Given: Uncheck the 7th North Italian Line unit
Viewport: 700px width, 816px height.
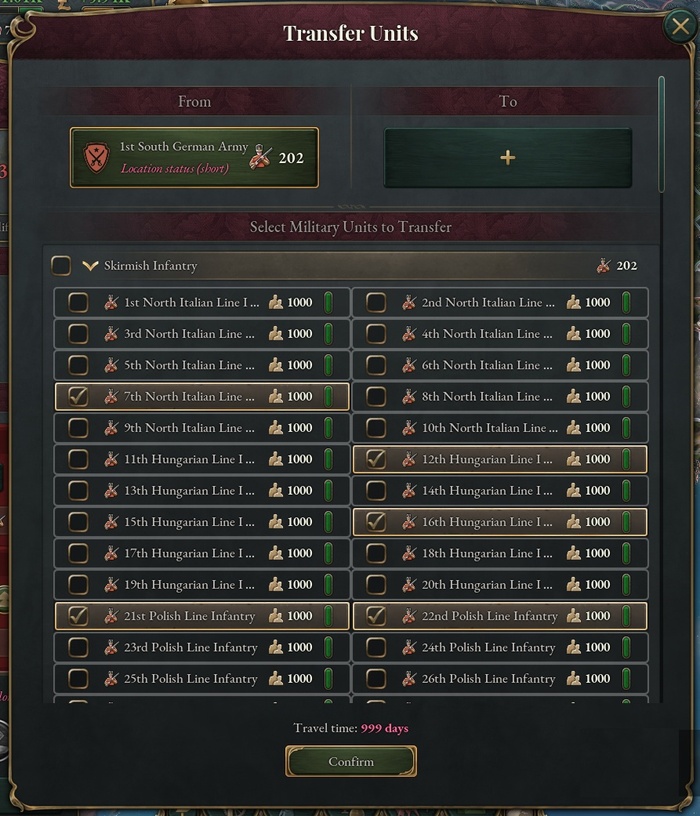Looking at the screenshot, I should click(x=77, y=397).
